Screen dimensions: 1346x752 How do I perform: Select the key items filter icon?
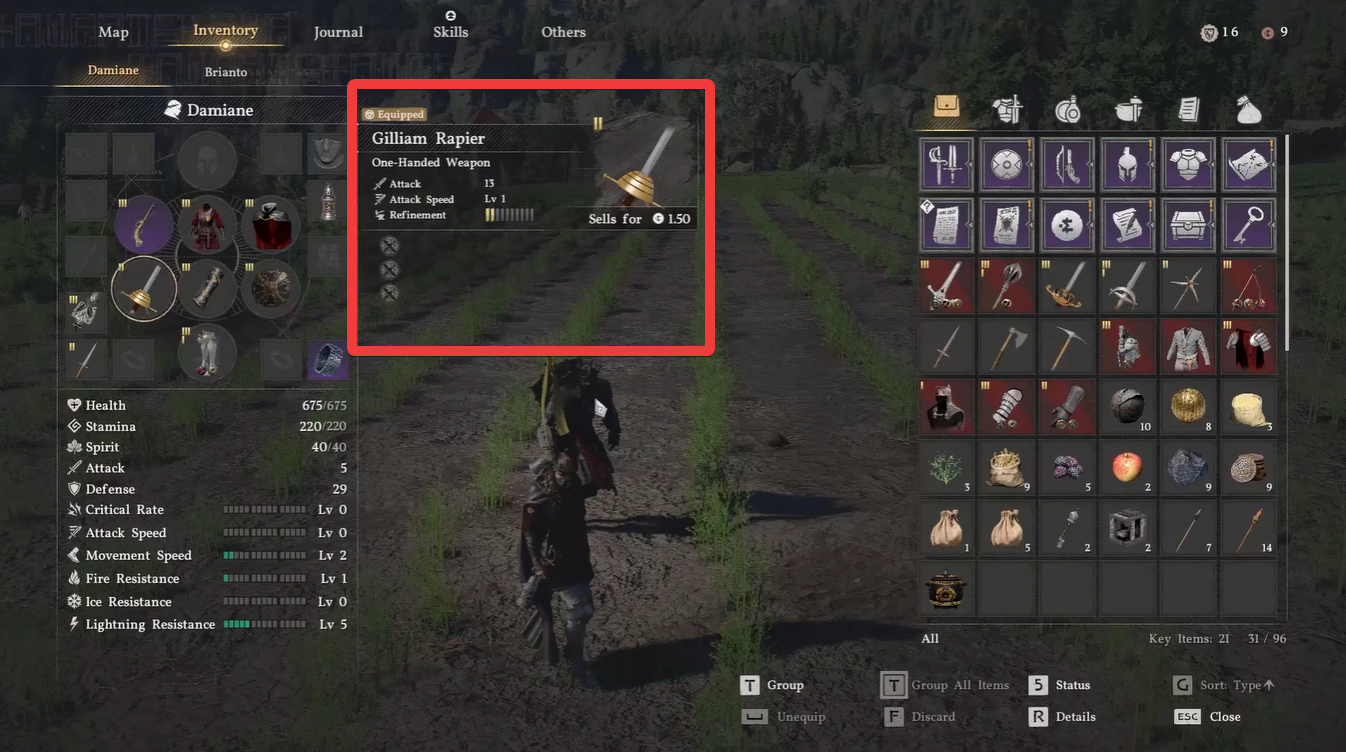tap(1248, 224)
